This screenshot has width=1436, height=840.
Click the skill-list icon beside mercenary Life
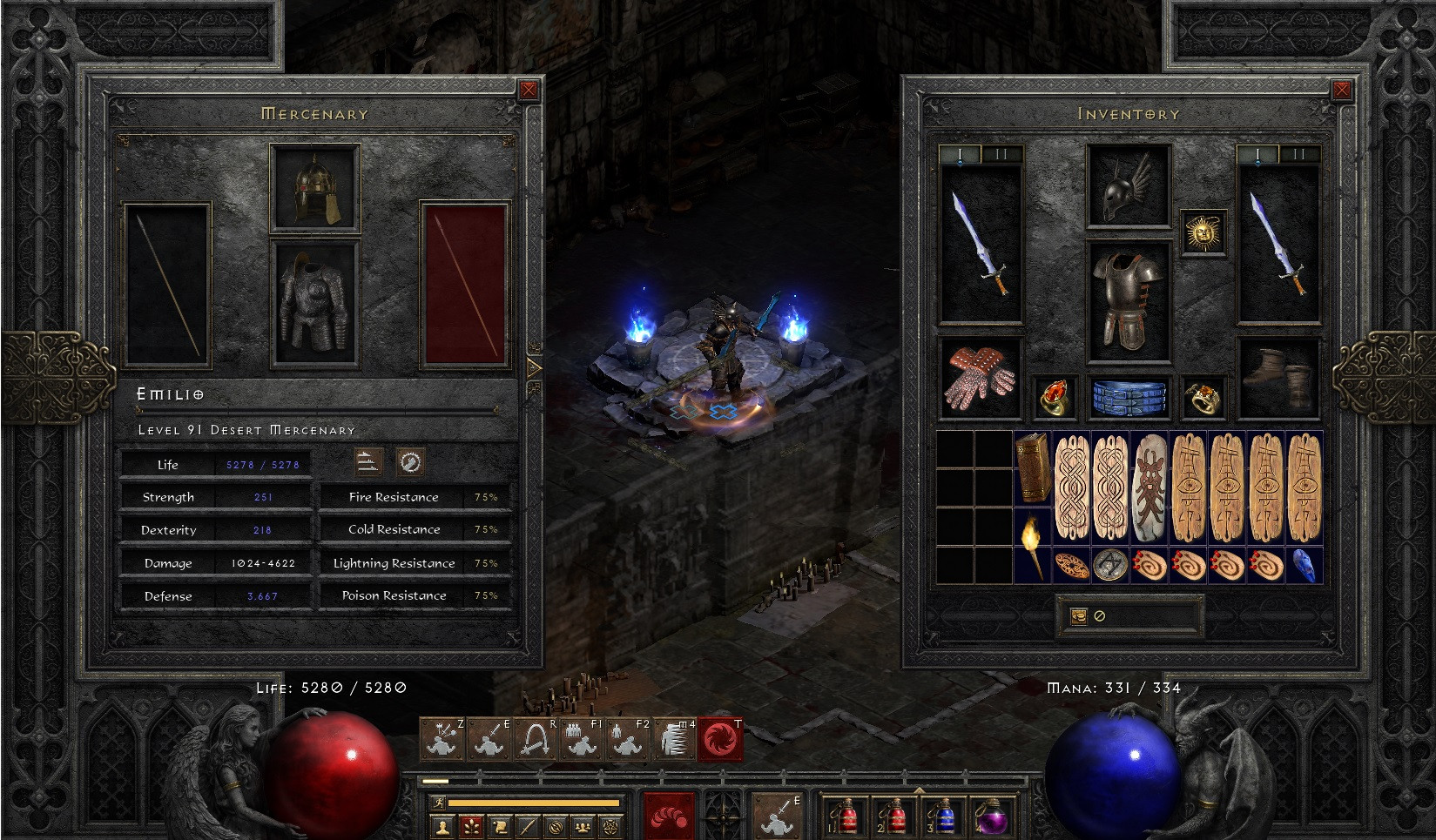[369, 462]
